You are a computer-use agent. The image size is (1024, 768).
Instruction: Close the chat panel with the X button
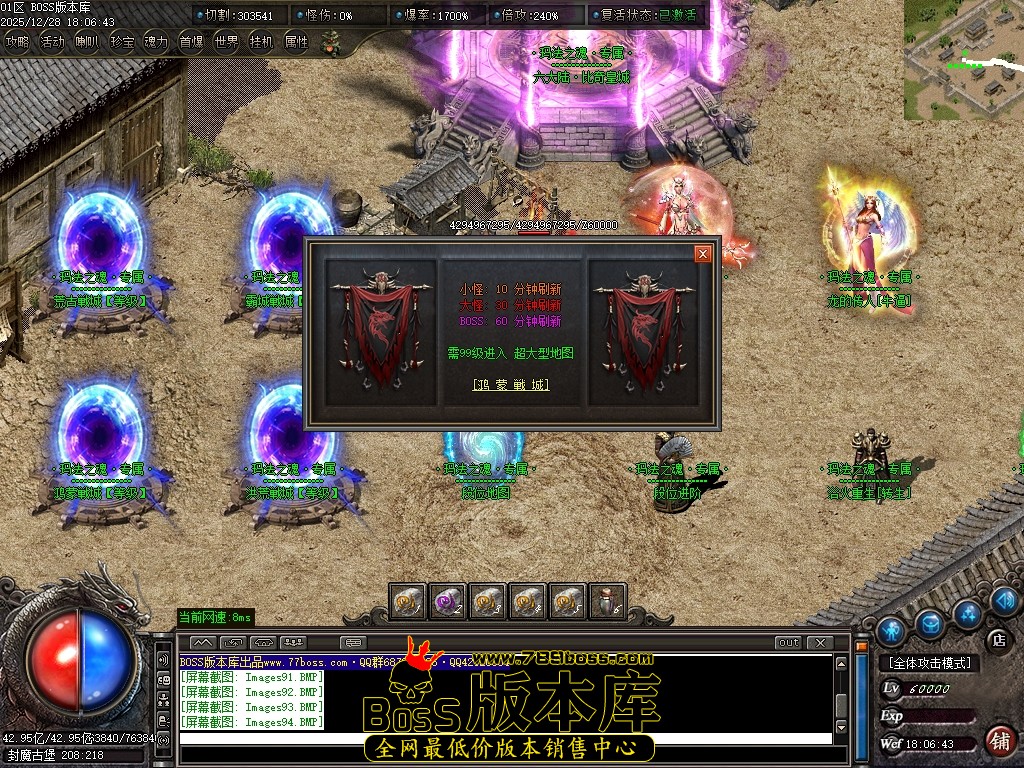[820, 642]
